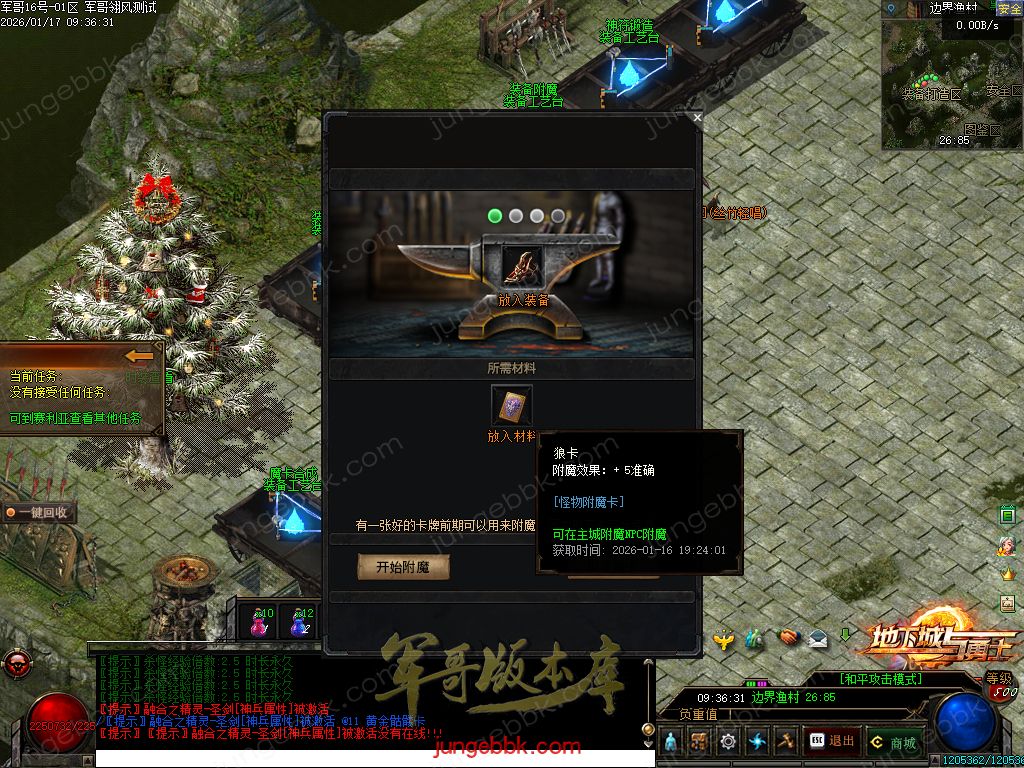Click the ESC 退出 (exit) button
This screenshot has height=768, width=1024.
[x=832, y=742]
